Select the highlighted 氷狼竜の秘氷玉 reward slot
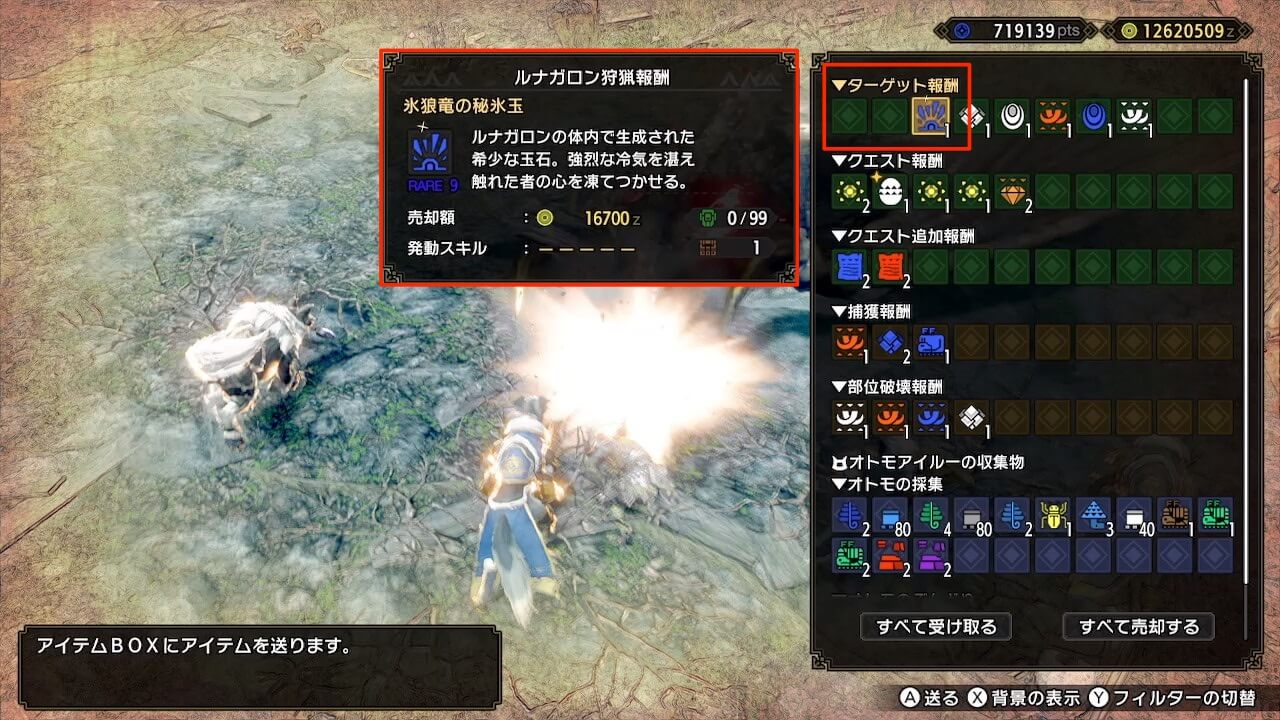The image size is (1280, 720). (x=931, y=116)
